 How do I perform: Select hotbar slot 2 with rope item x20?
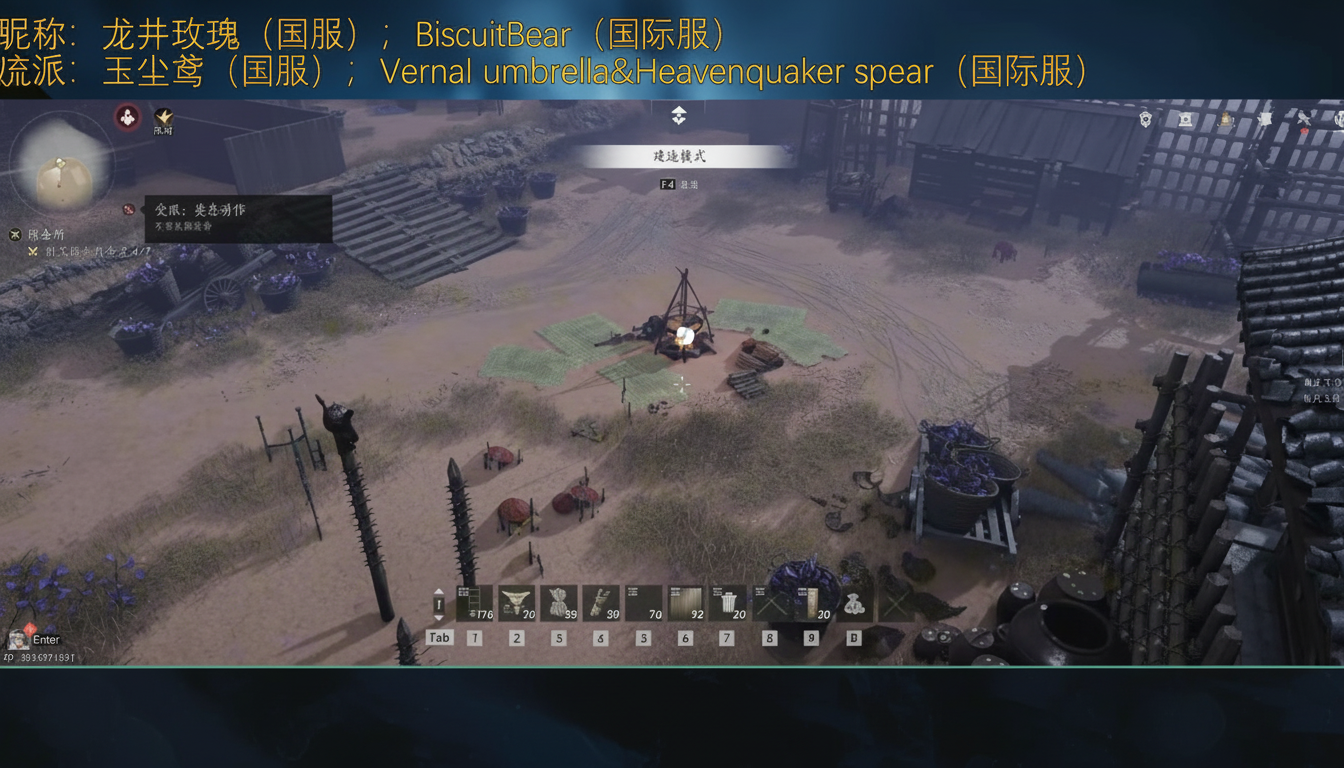coord(516,602)
